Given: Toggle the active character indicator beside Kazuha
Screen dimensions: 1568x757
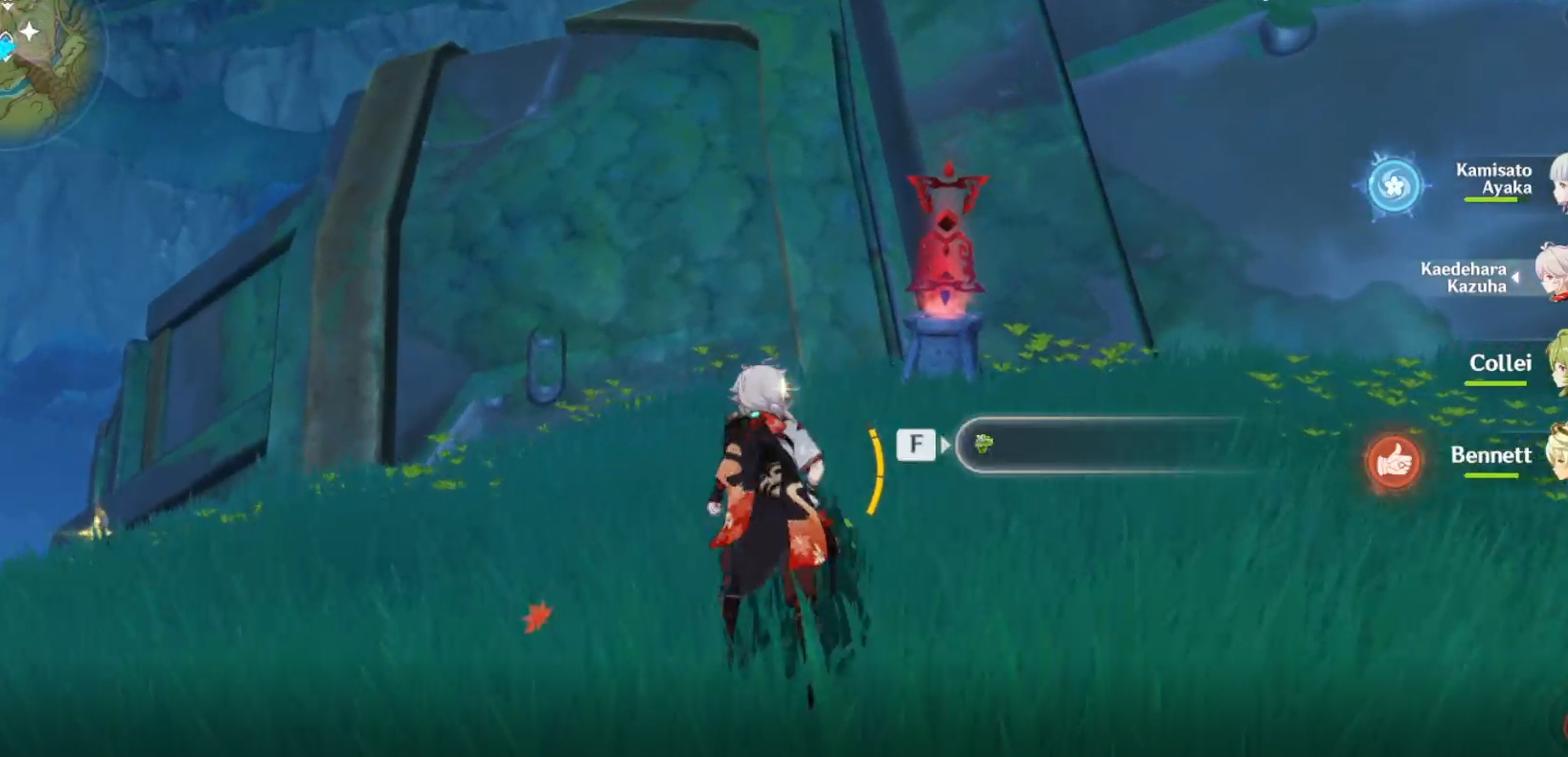Looking at the screenshot, I should [1517, 279].
